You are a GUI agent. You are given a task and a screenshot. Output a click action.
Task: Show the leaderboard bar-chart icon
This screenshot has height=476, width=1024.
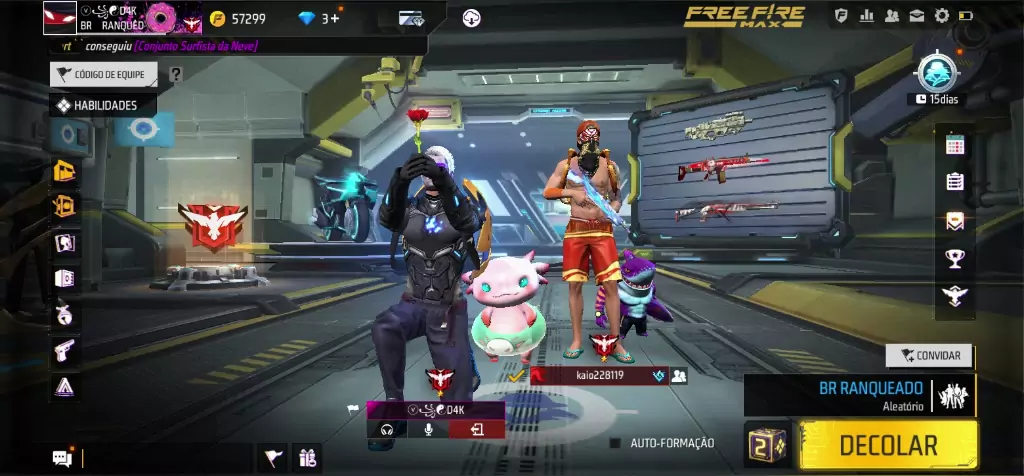click(866, 16)
